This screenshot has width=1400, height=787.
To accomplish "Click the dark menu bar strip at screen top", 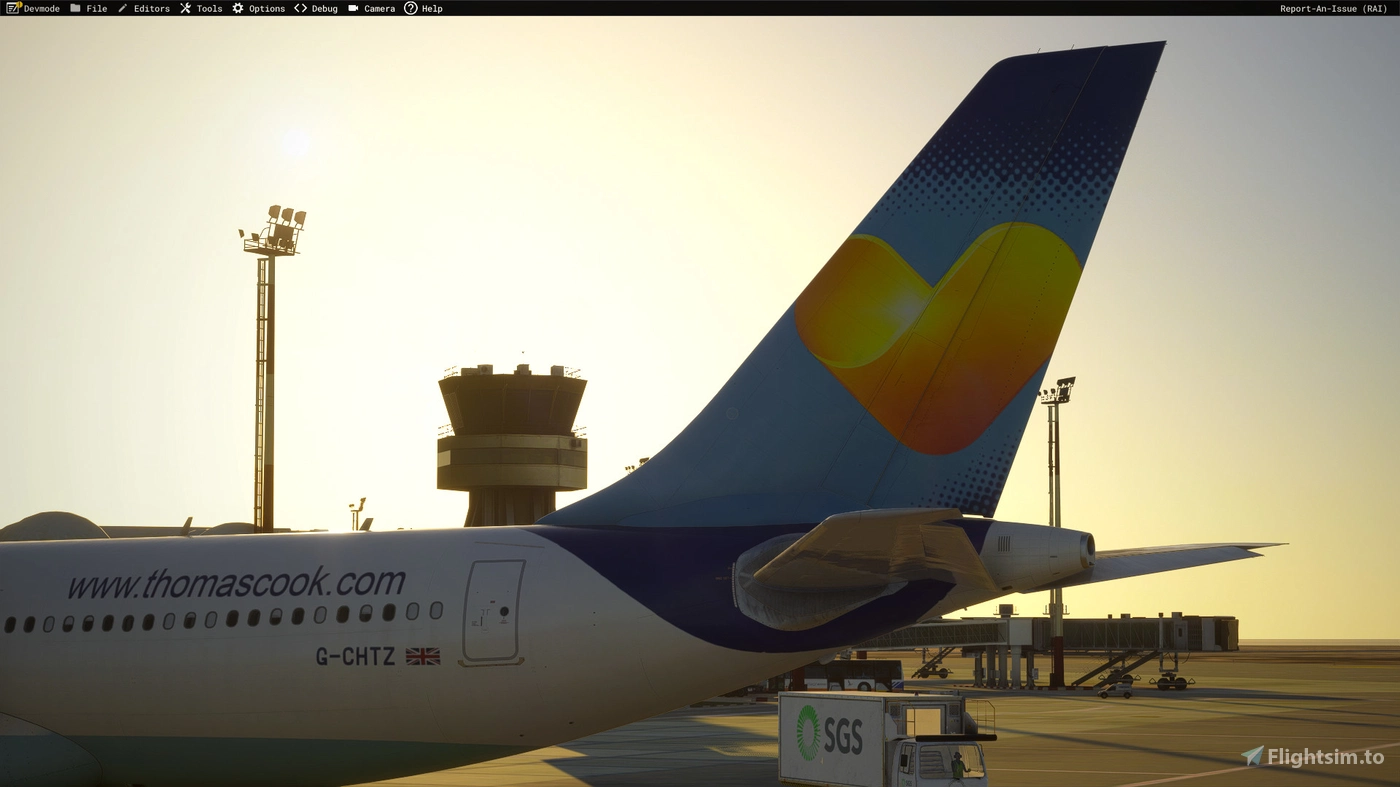I will 700,8.
